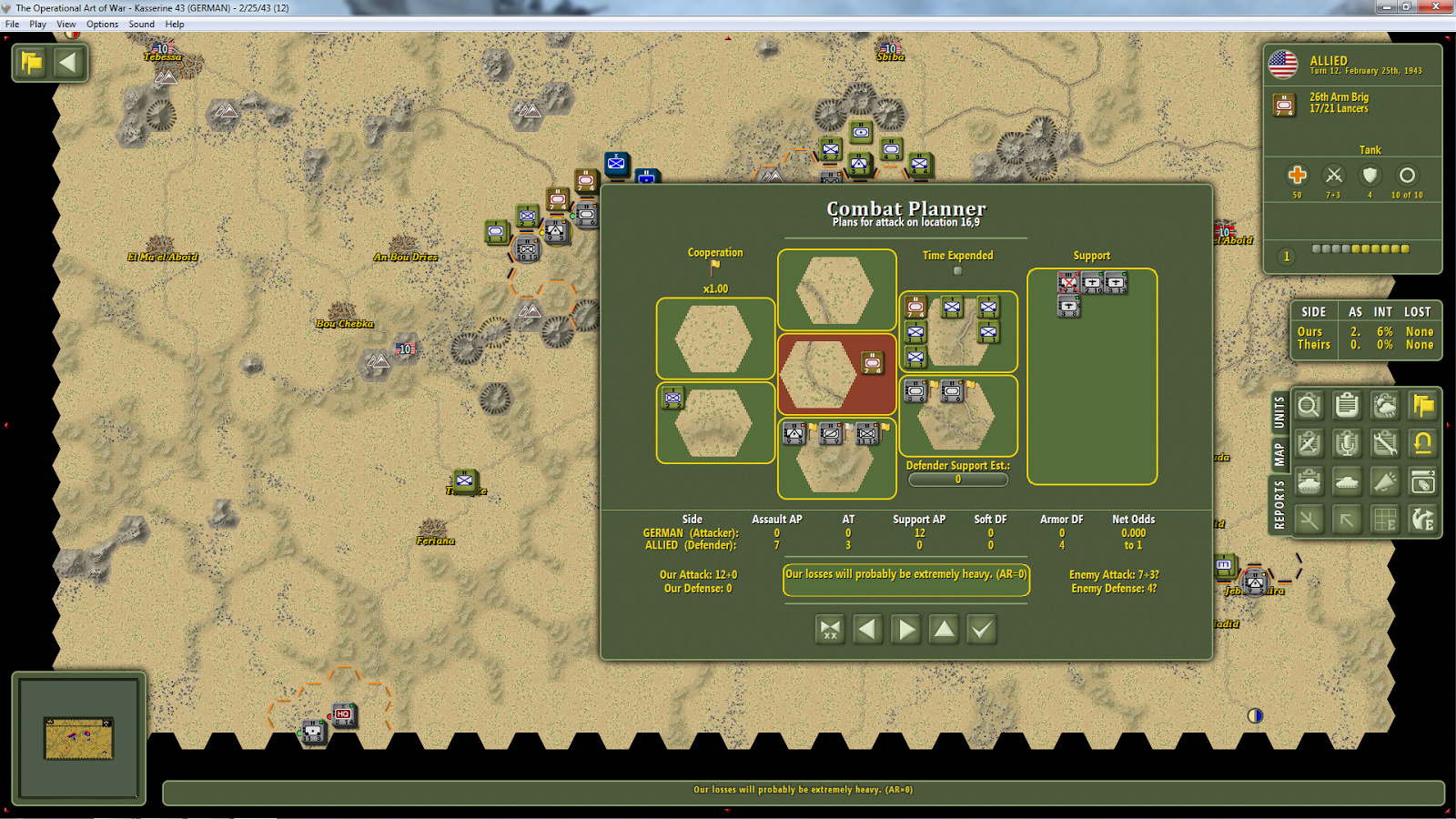Open the inventory report clipboard icon

tap(1347, 406)
